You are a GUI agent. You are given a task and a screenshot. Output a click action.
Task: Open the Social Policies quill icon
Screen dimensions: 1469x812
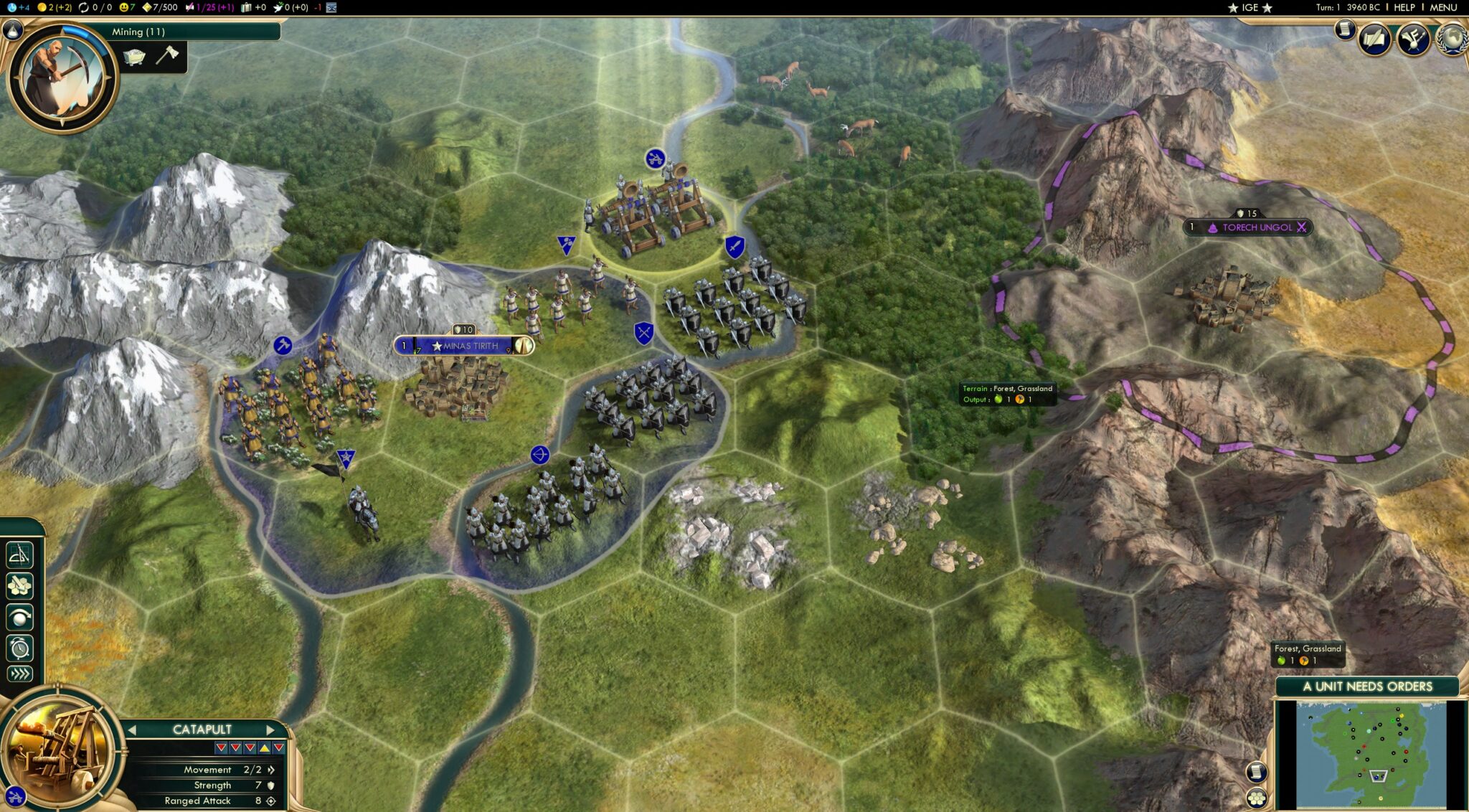1374,39
